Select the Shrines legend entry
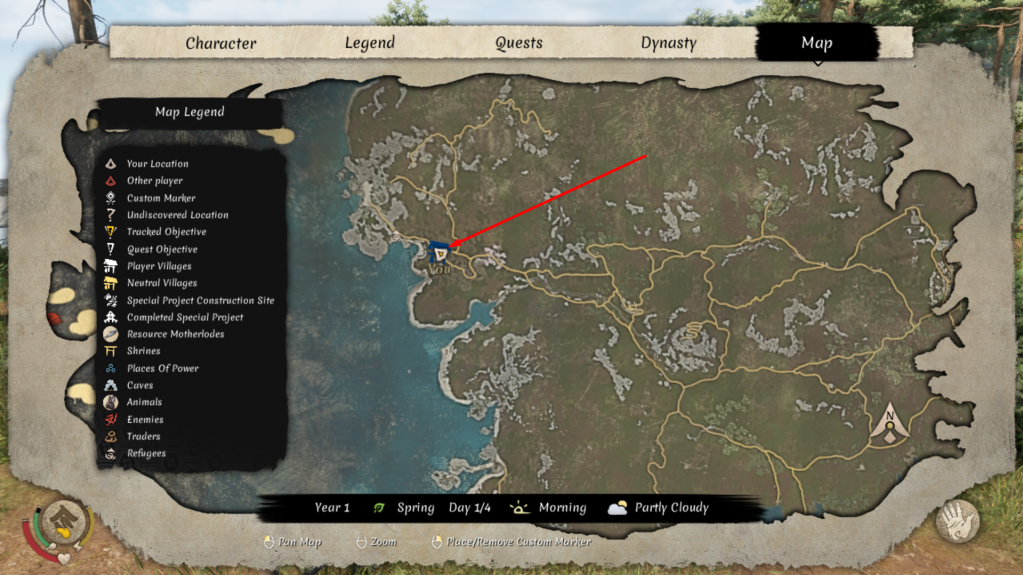 [144, 351]
